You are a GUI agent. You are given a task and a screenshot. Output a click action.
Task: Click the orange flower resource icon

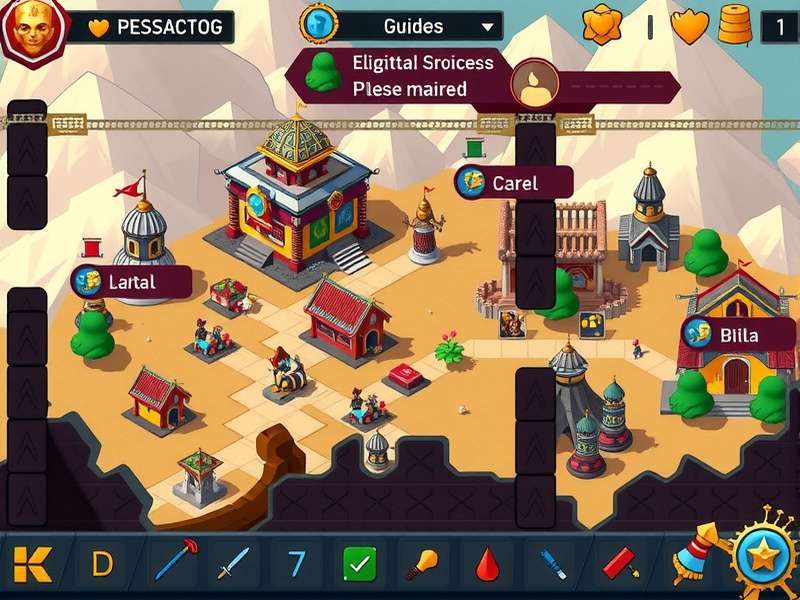point(602,25)
